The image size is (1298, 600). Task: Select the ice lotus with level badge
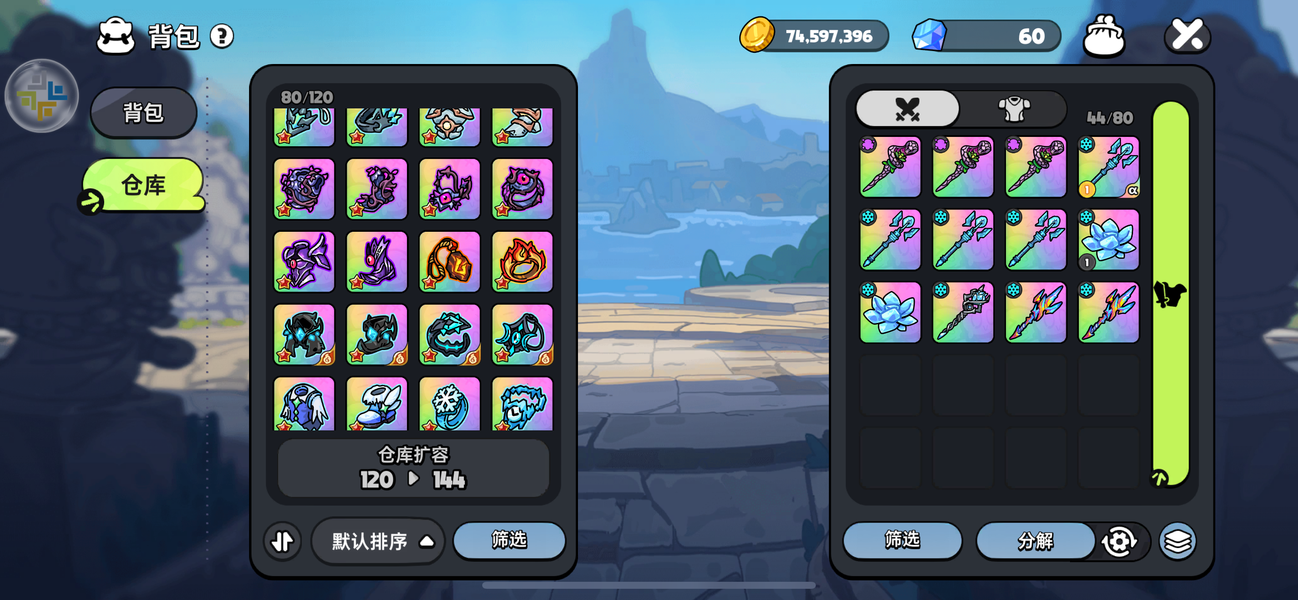[1108, 240]
